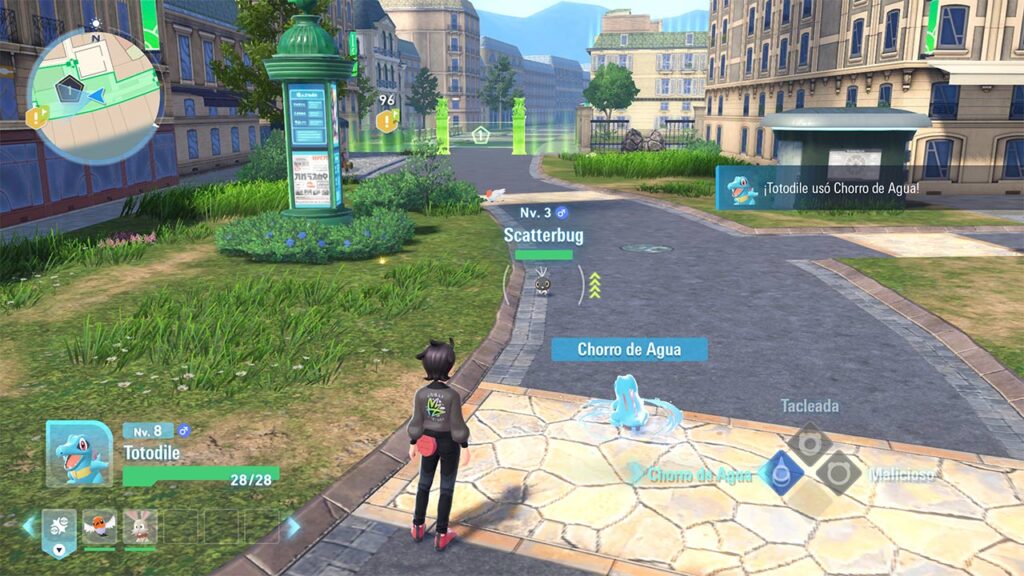Screen dimensions: 1024x576
Task: Switch to the rabbit Pokémon party slot
Action: tap(140, 525)
